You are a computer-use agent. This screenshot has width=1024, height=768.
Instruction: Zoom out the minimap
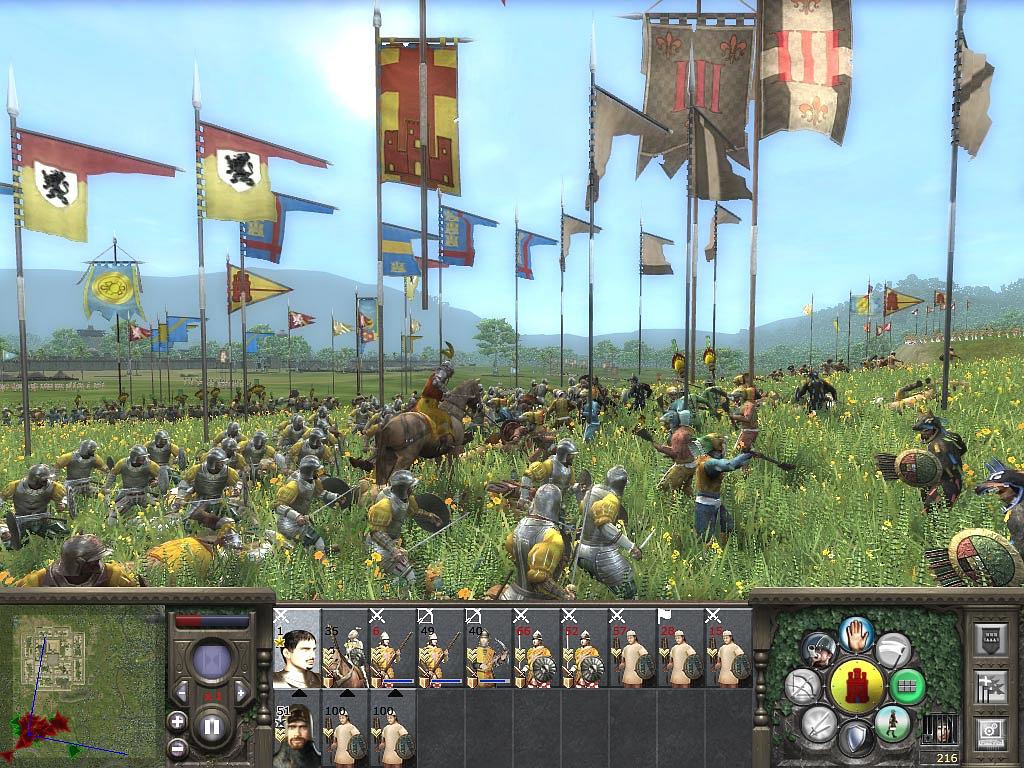click(x=178, y=746)
